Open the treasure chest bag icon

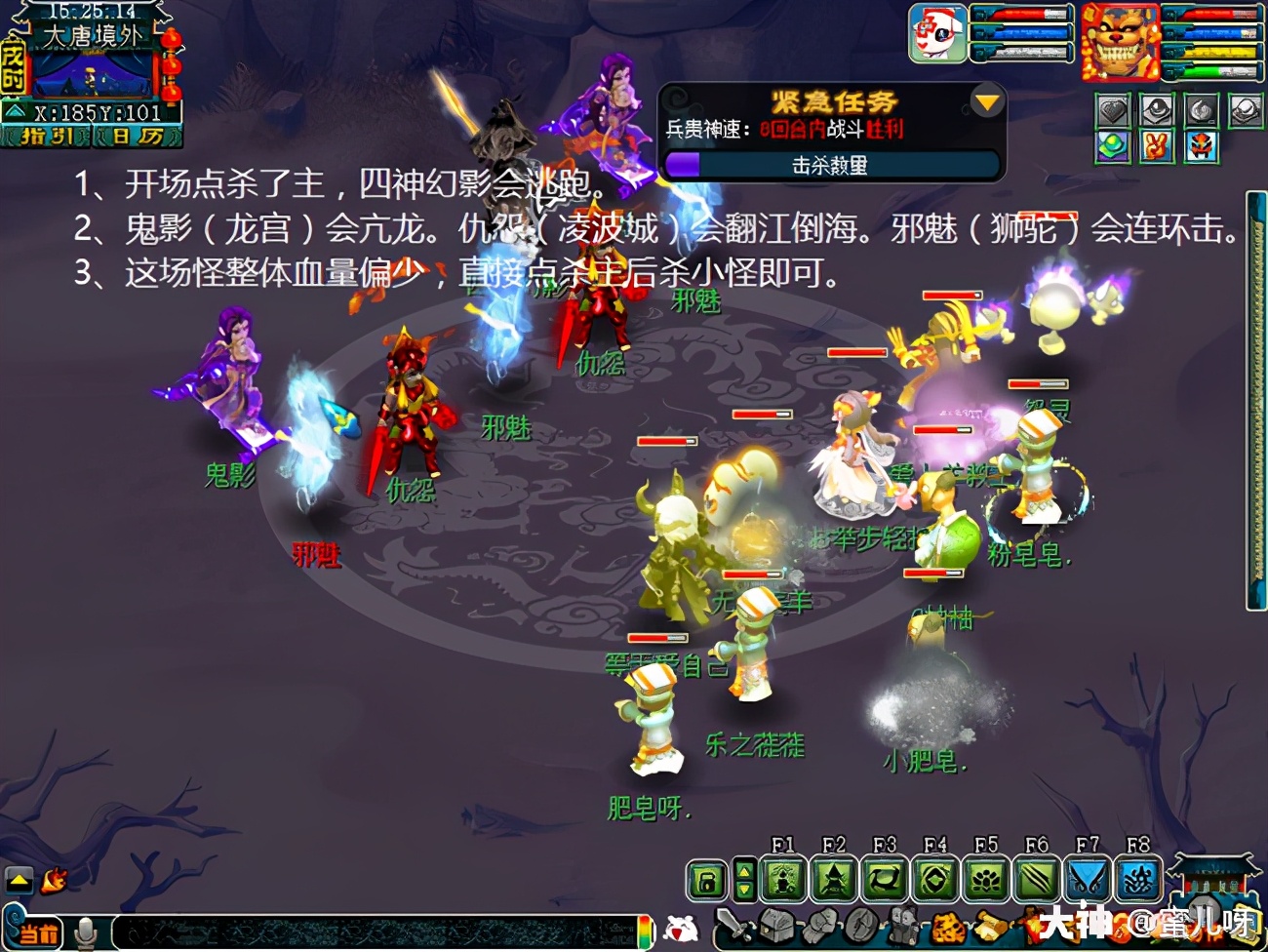coord(776,925)
